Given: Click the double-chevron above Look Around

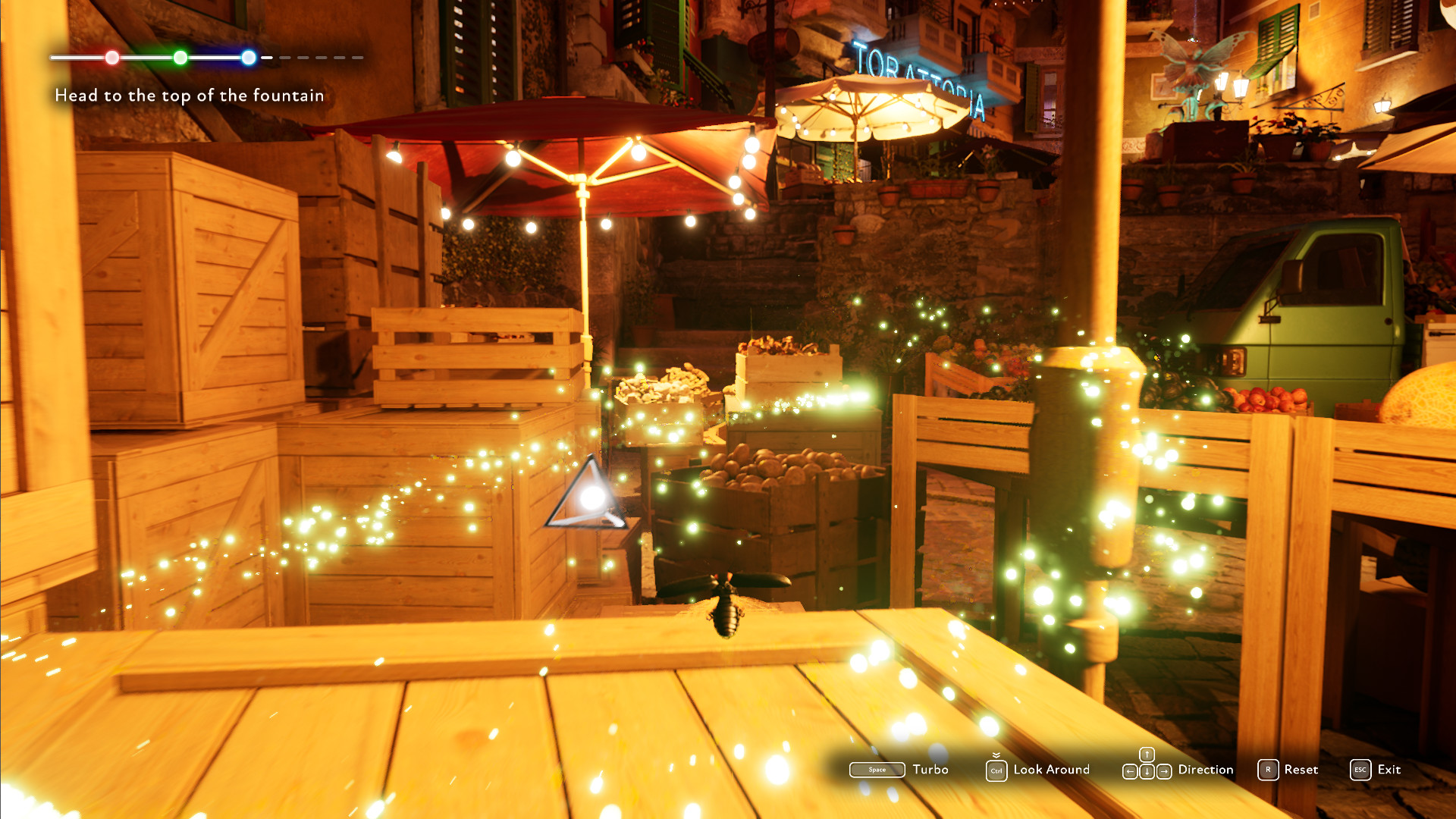Looking at the screenshot, I should [x=996, y=756].
